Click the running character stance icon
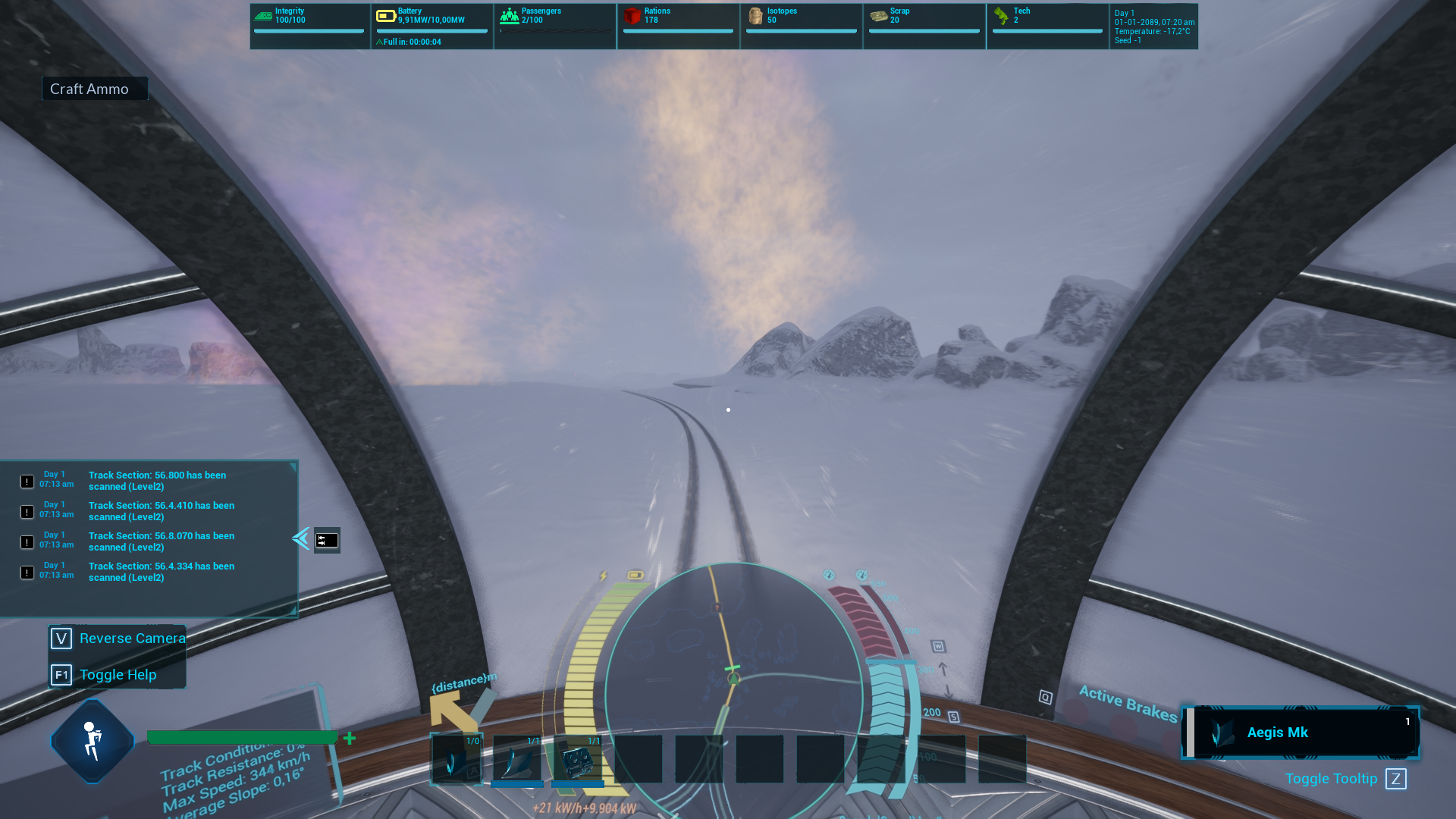 [93, 741]
